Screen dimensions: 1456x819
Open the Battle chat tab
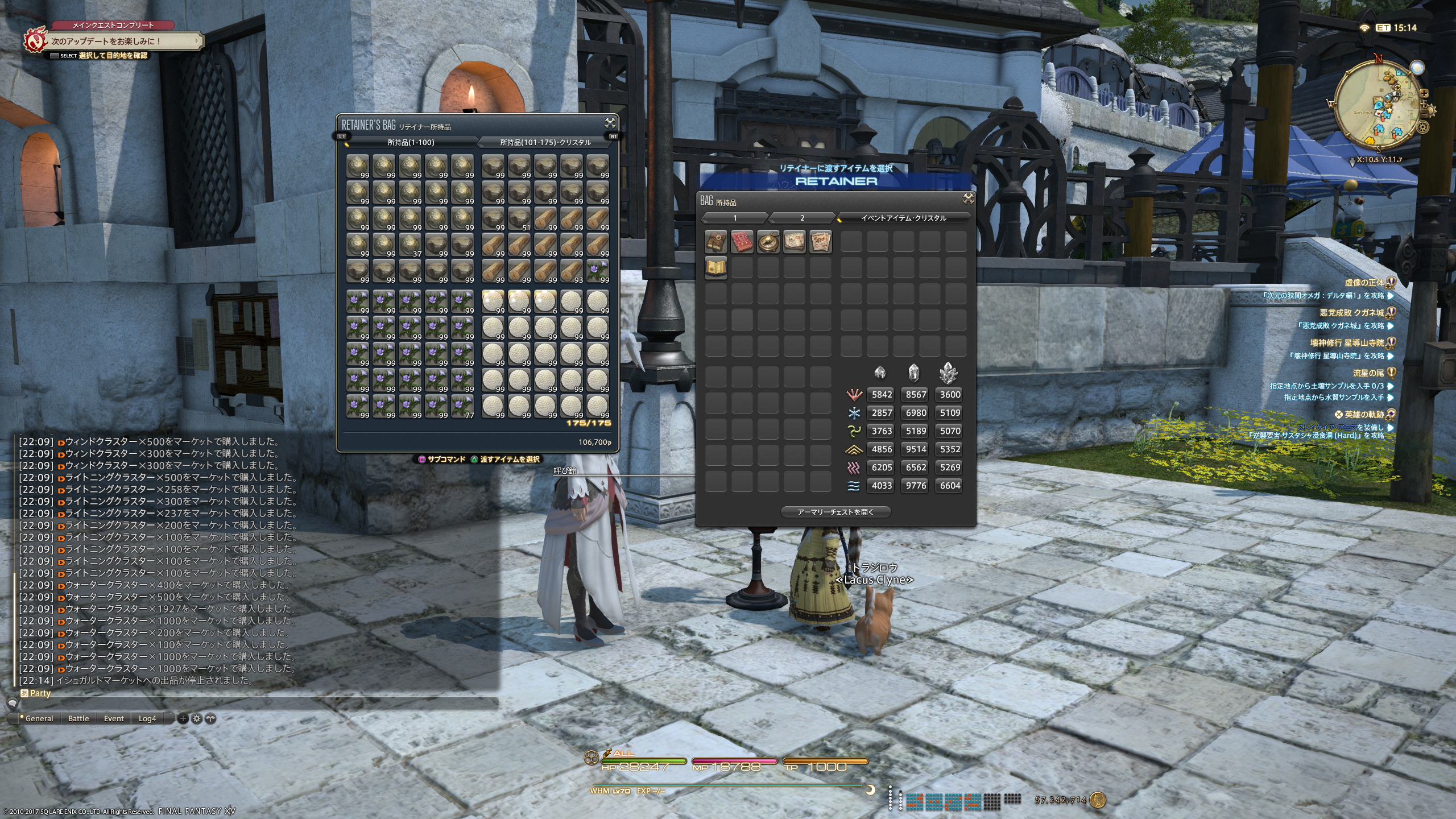point(78,718)
